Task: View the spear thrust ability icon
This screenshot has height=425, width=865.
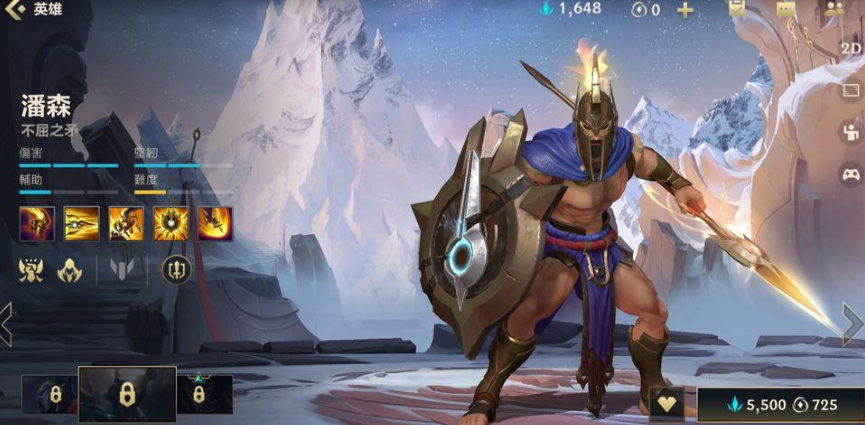Action: 82,224
